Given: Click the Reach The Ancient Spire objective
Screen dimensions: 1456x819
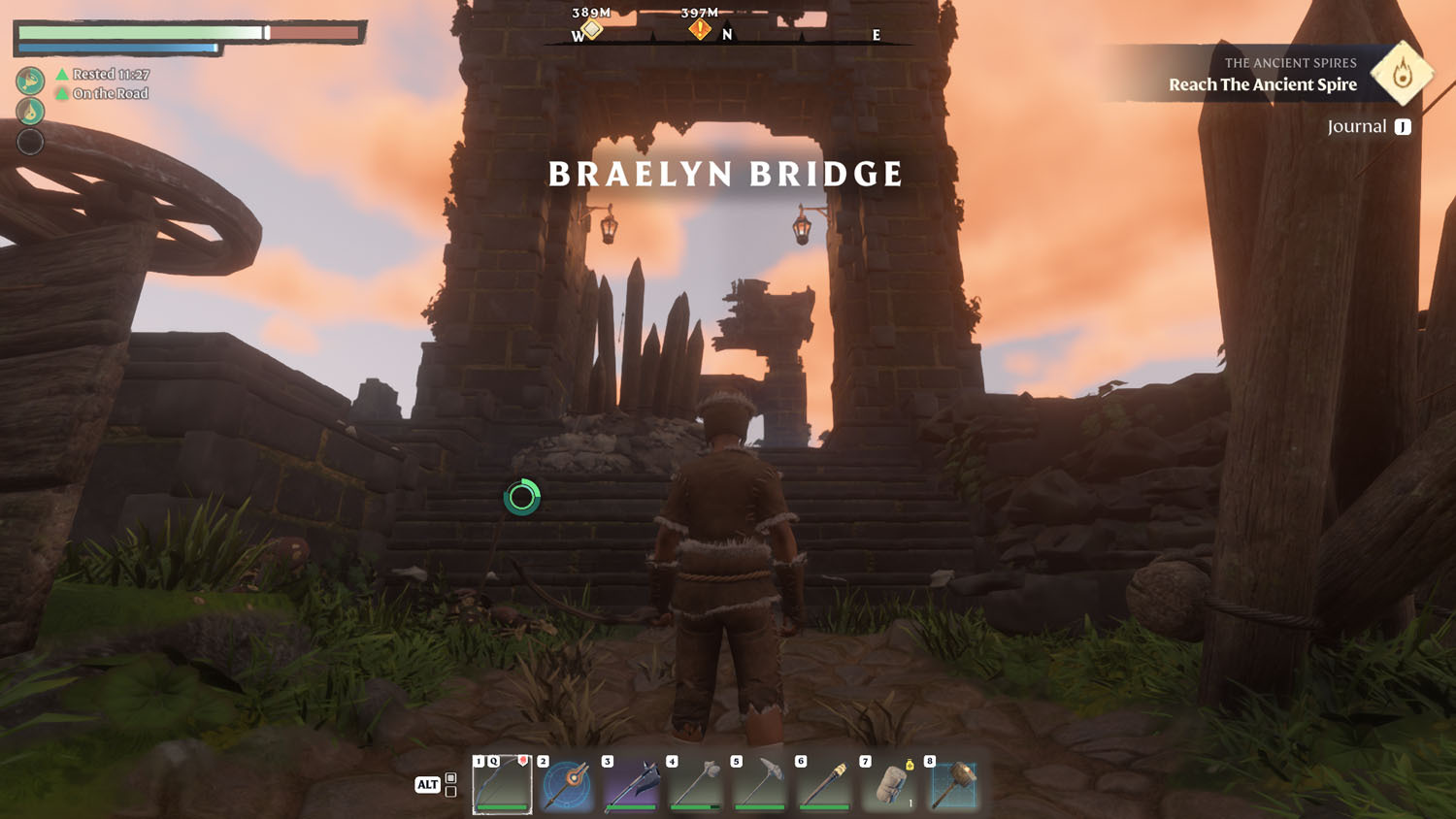Looking at the screenshot, I should [1262, 84].
